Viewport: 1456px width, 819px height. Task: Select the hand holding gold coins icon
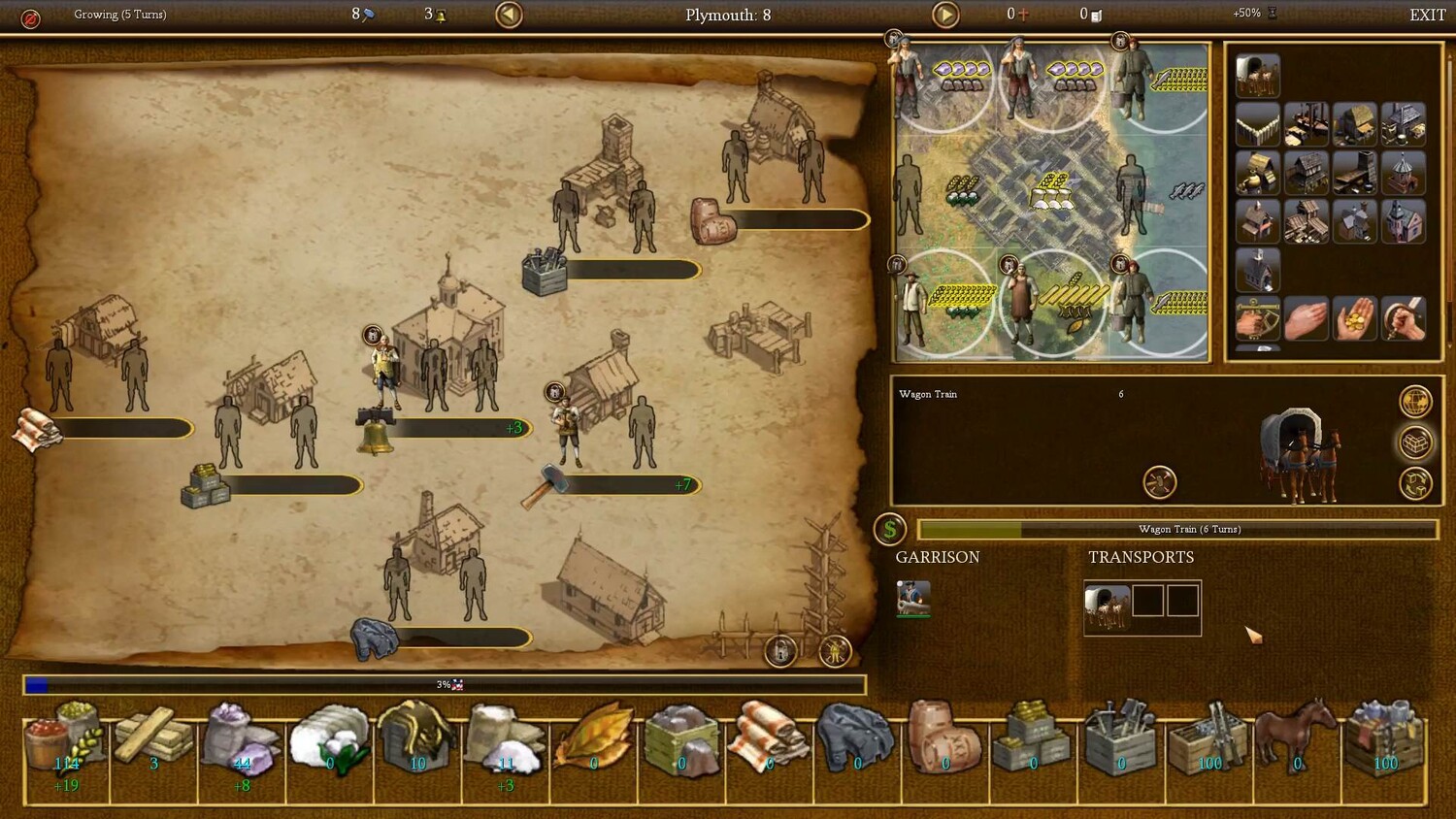pyautogui.click(x=1354, y=318)
